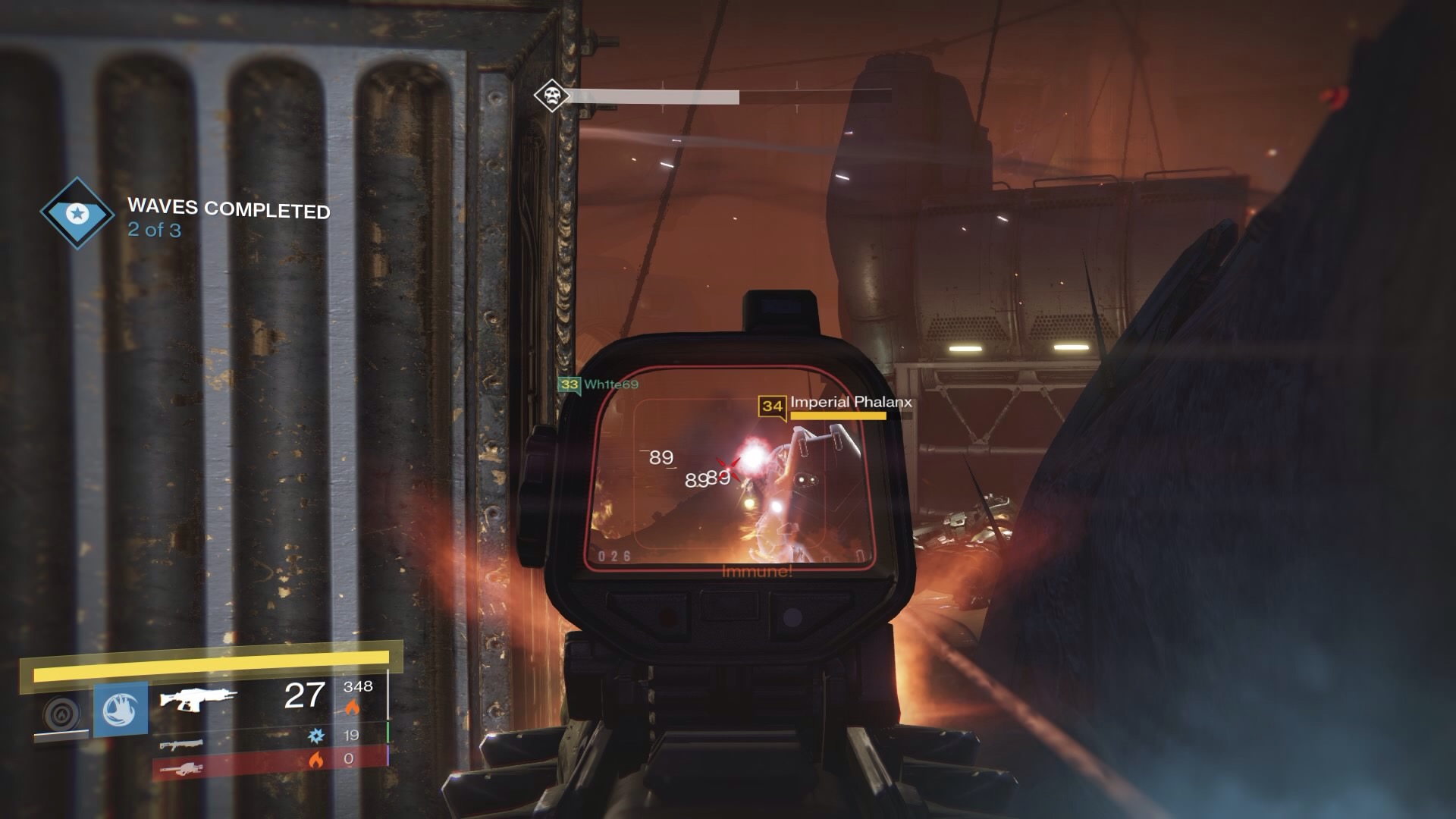Image resolution: width=1456 pixels, height=819 pixels.
Task: Target the Imperial Phalanx level 34 nameplate
Action: click(836, 404)
